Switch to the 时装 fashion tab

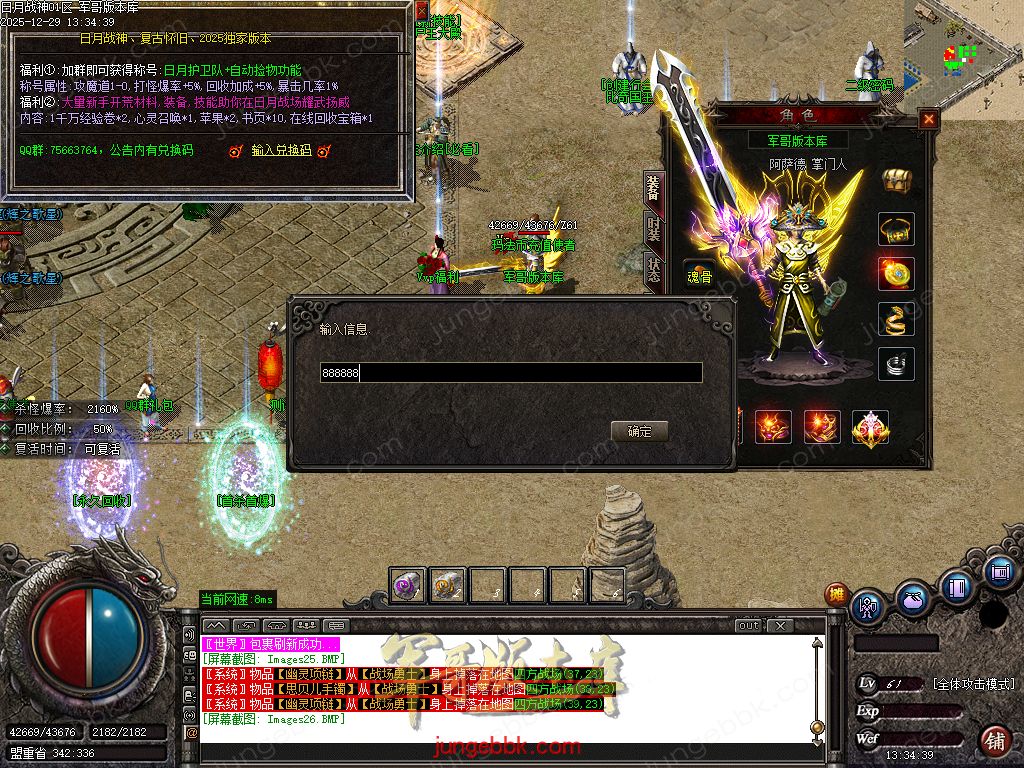coord(653,232)
